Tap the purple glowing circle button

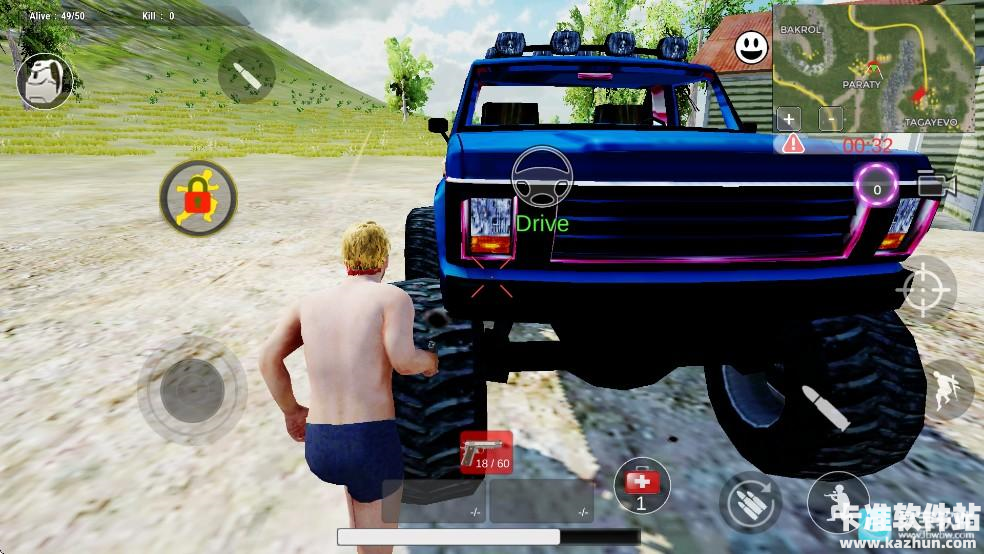[877, 188]
